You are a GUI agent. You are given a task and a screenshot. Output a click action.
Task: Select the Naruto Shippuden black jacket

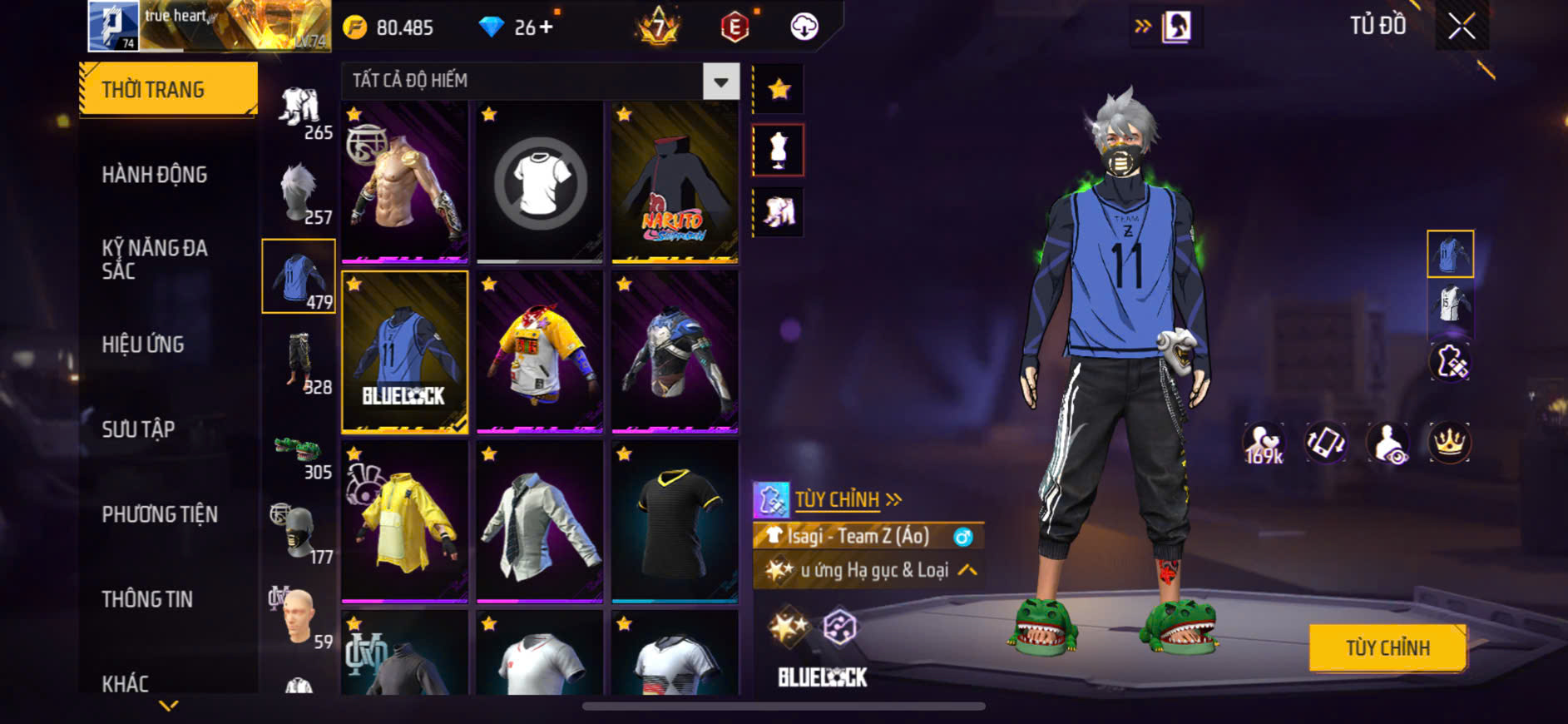tap(674, 182)
